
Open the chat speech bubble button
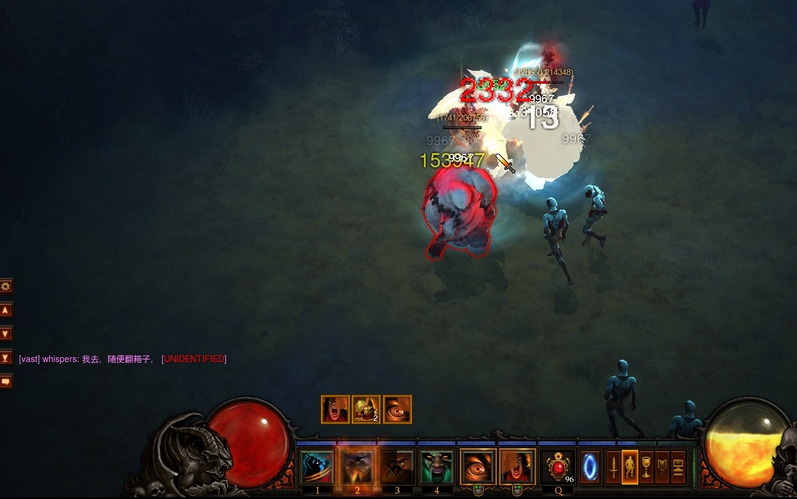[6, 382]
